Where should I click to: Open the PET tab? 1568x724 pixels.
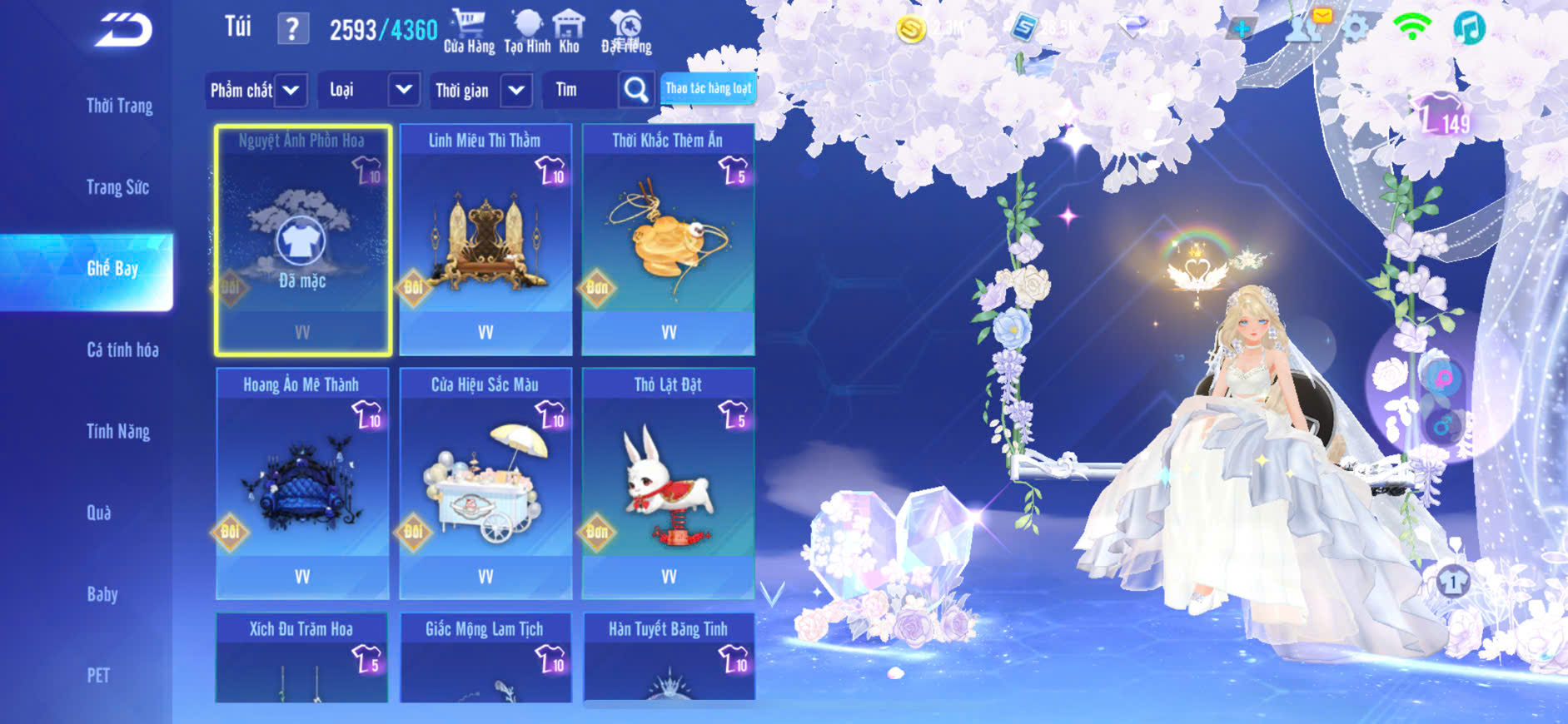98,675
